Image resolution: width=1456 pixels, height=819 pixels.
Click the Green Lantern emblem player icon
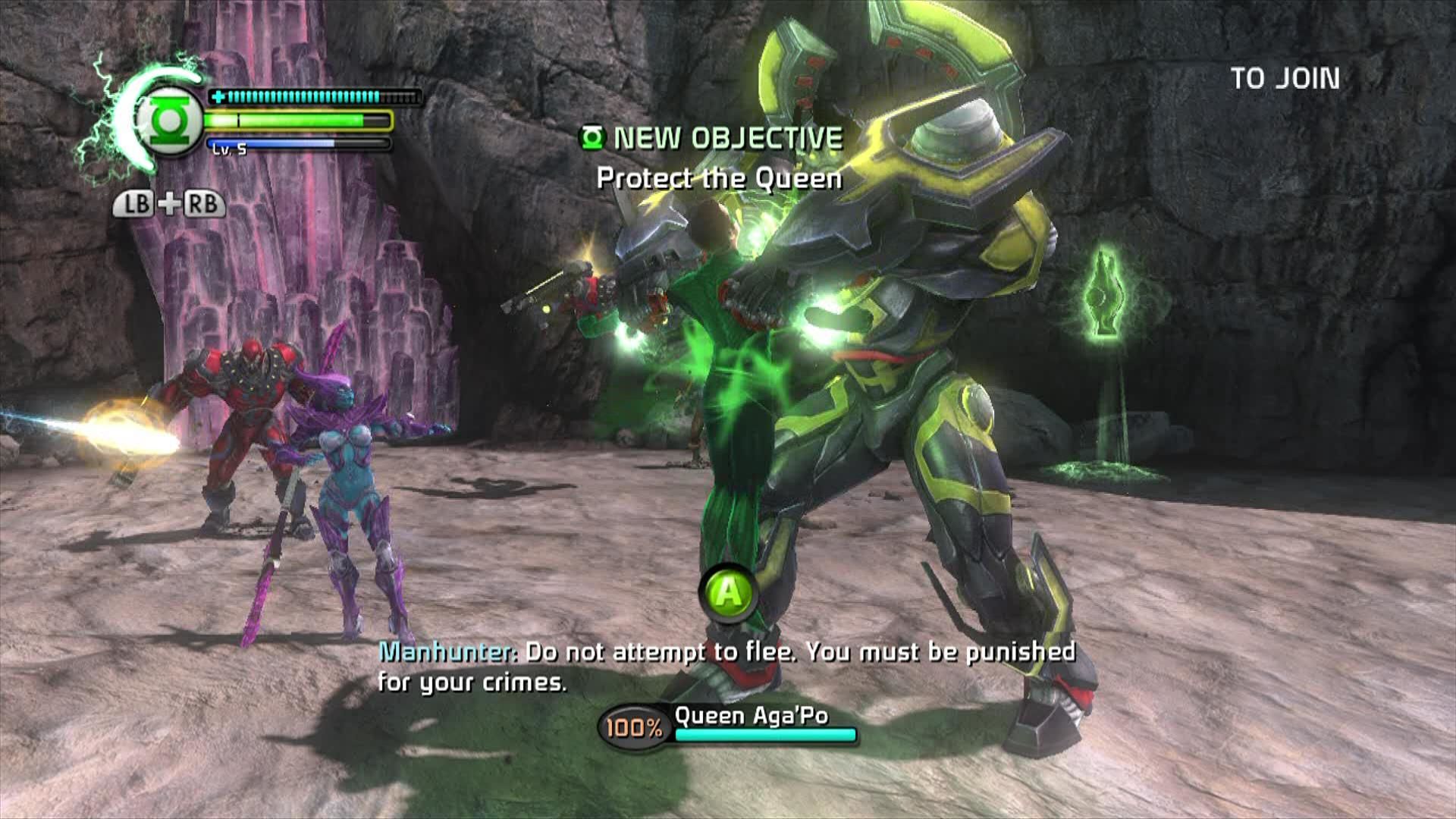pyautogui.click(x=168, y=121)
